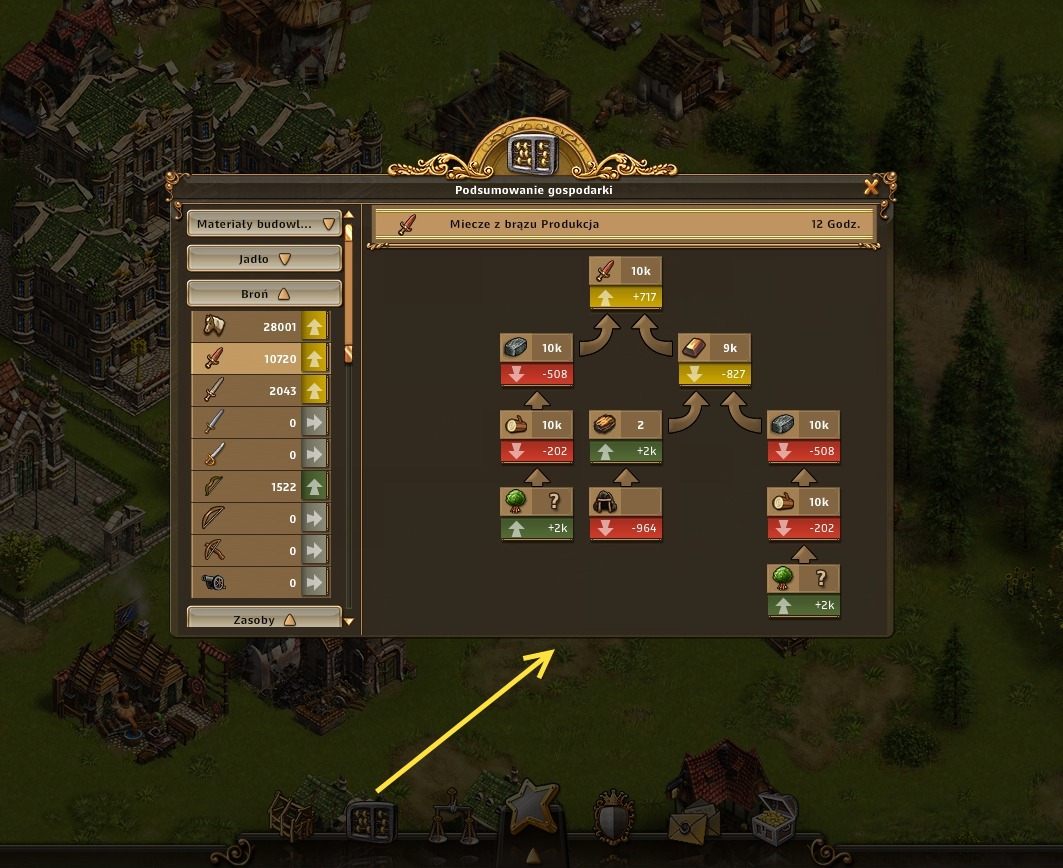Close the Podsumowanie gospodarki window
Viewport: 1063px width, 868px height.
pyautogui.click(x=871, y=187)
